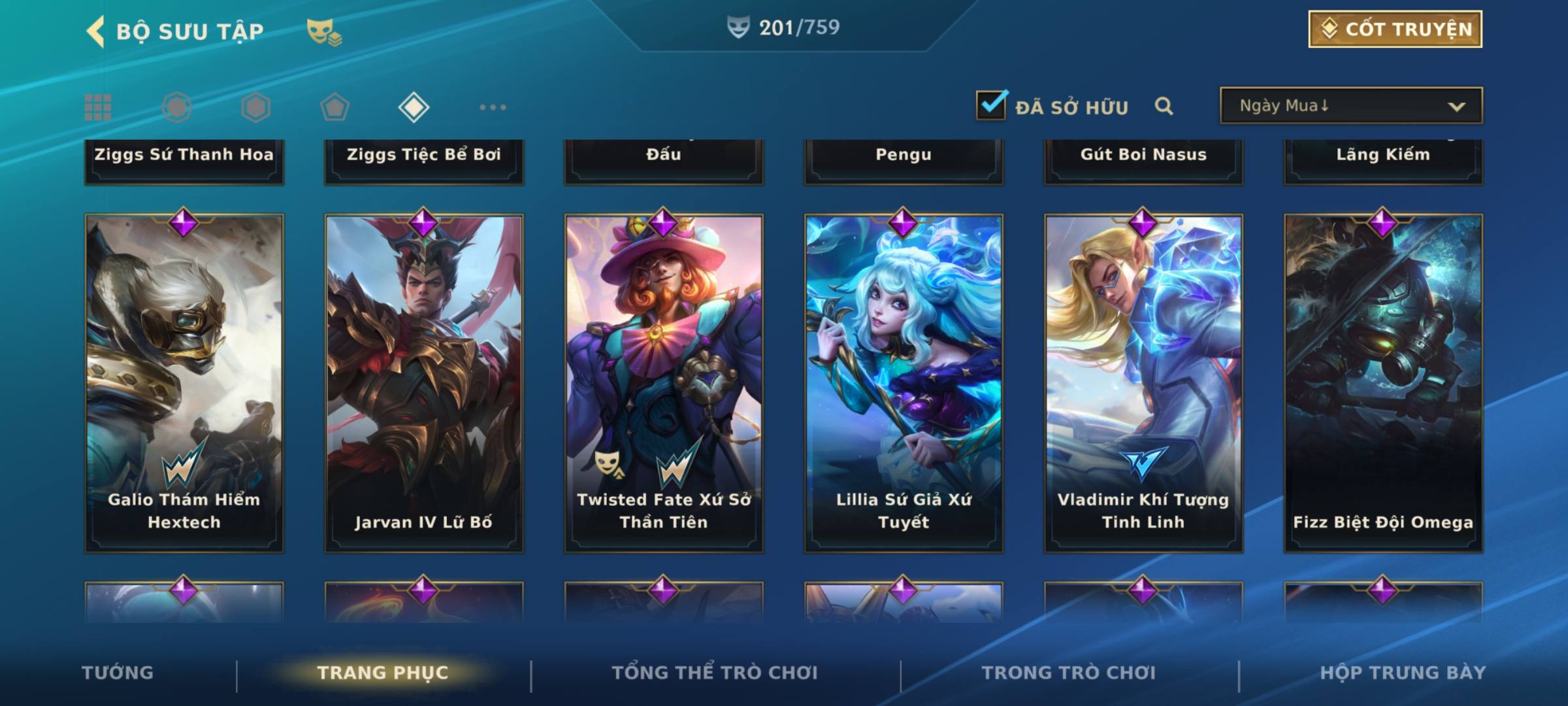
Task: Pick Twisted Fate Xứ Sở Thần Tiên skin
Action: (664, 382)
